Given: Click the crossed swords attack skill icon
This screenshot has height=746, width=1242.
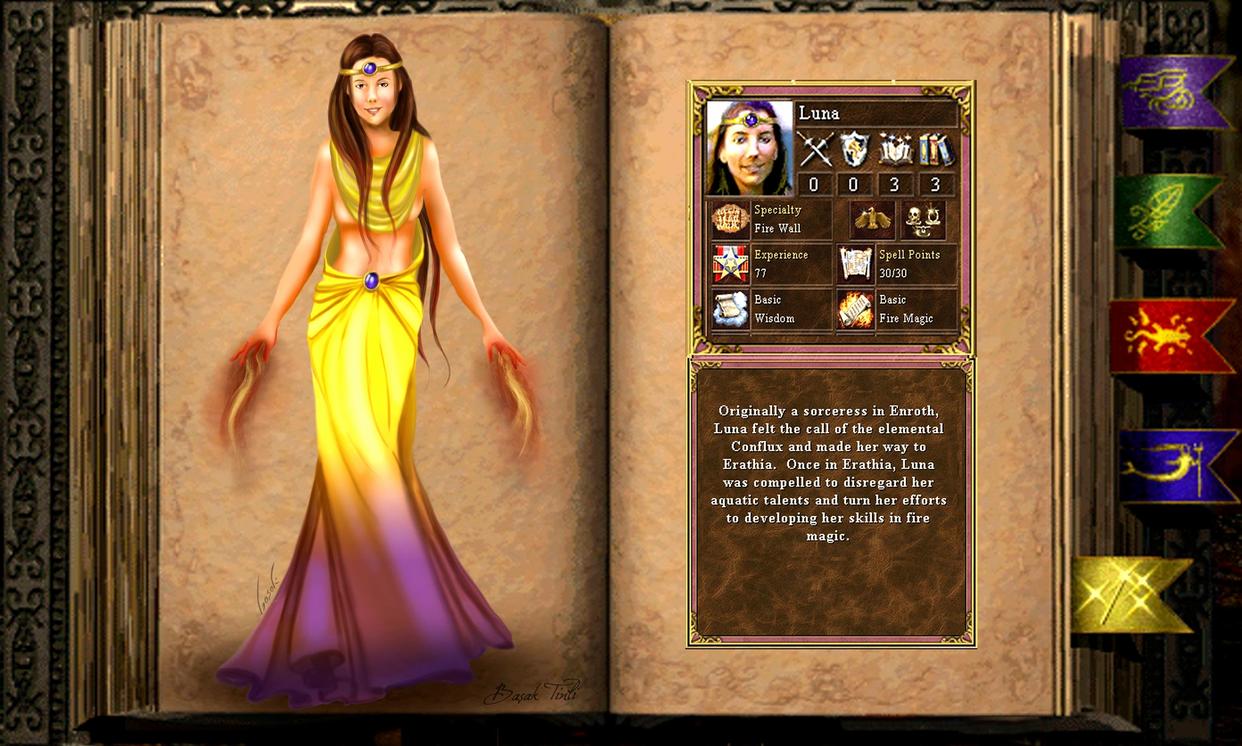Looking at the screenshot, I should 815,150.
